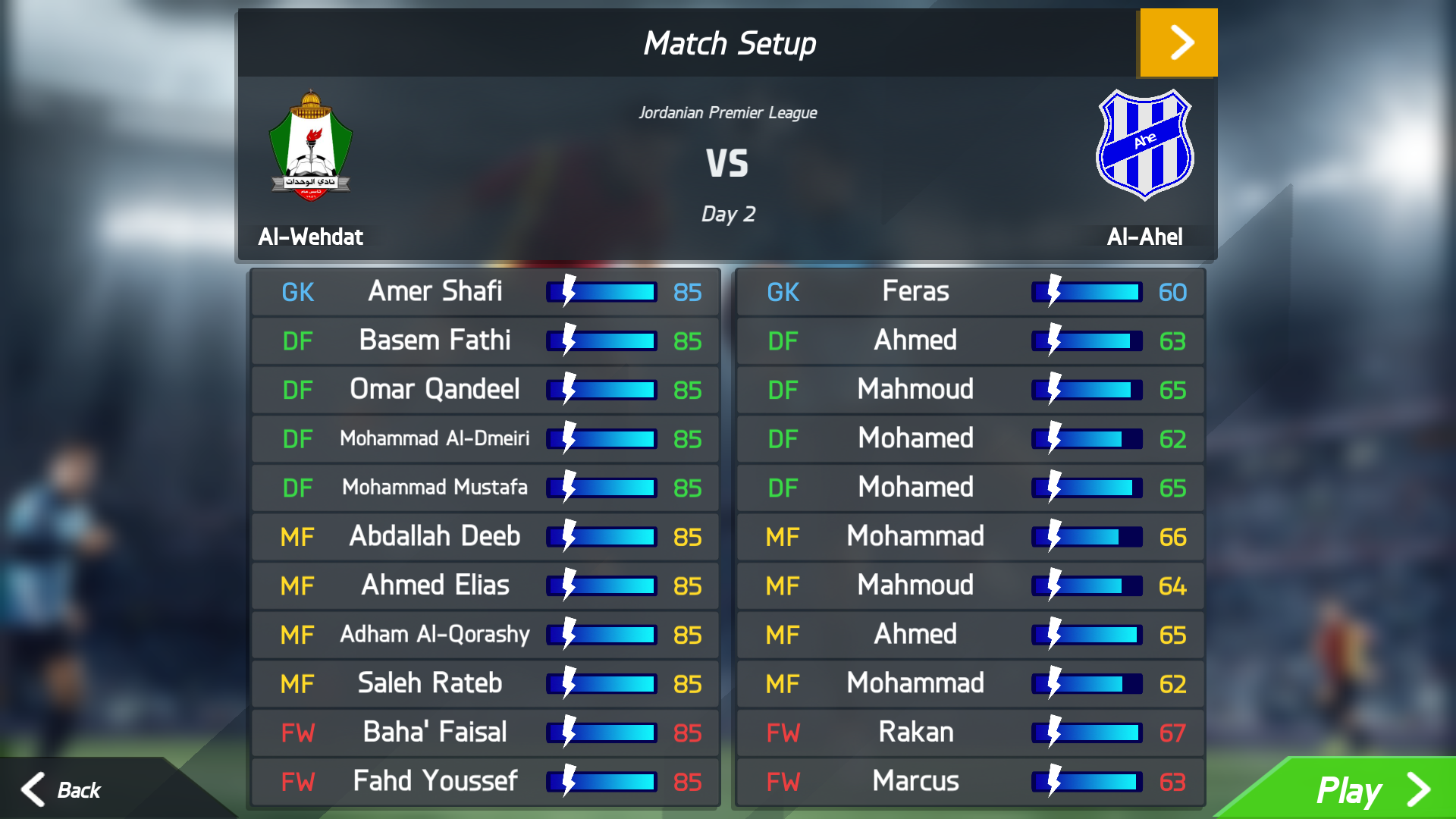1456x819 pixels.
Task: Click the chevron inside the Play button
Action: [x=1417, y=790]
